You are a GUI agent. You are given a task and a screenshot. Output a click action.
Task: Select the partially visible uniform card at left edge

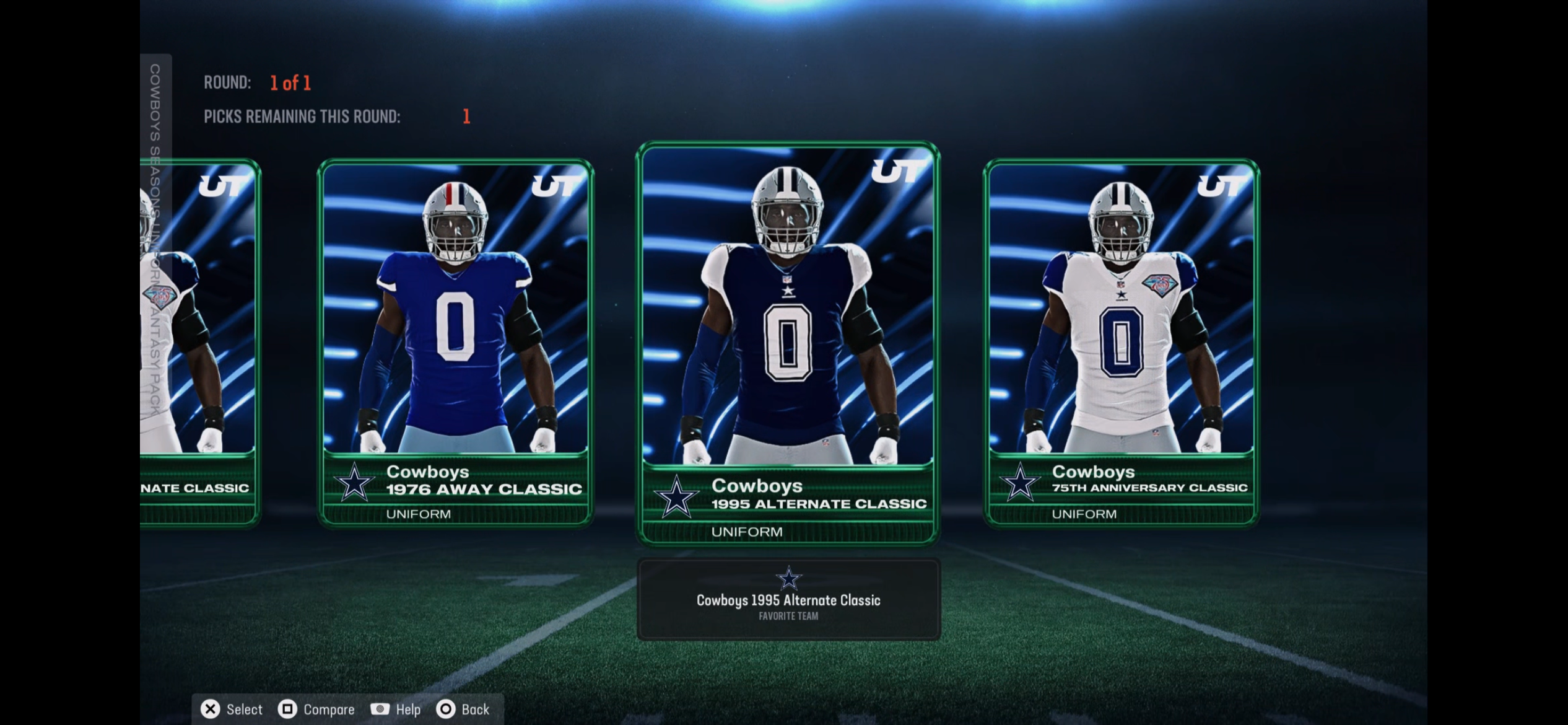[x=199, y=342]
